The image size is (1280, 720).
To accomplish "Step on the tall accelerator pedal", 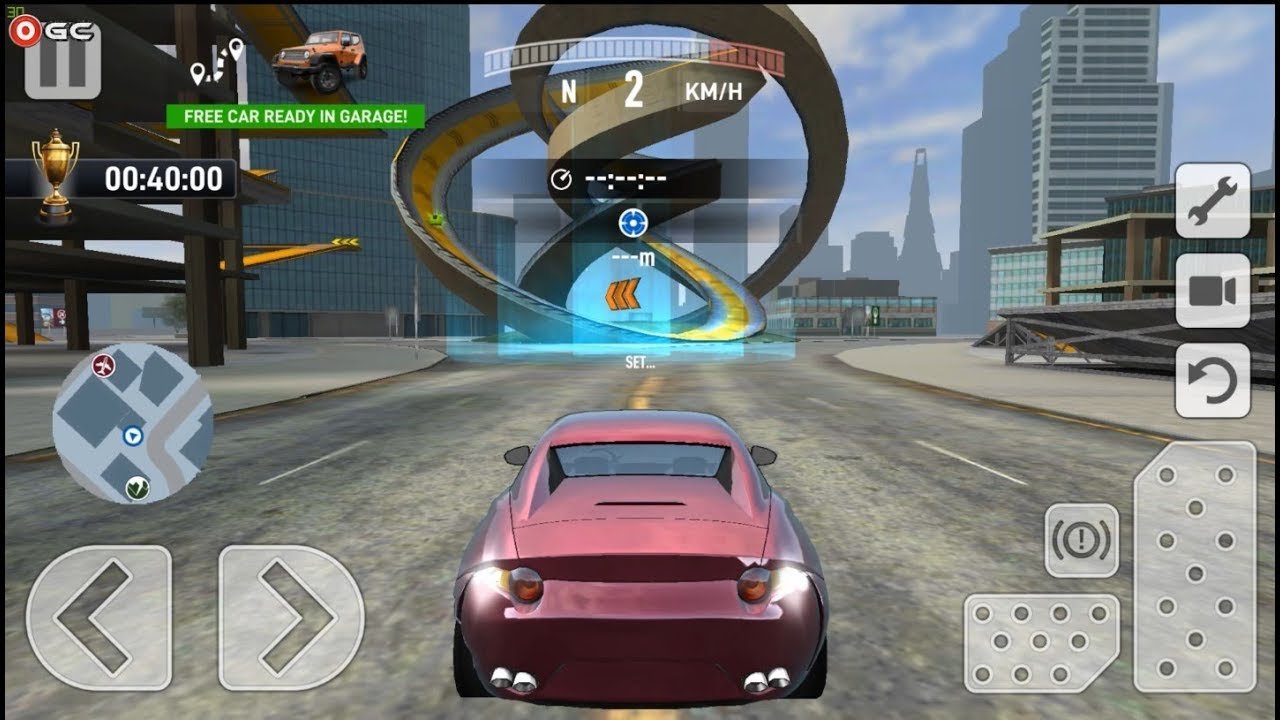I will tap(1195, 565).
